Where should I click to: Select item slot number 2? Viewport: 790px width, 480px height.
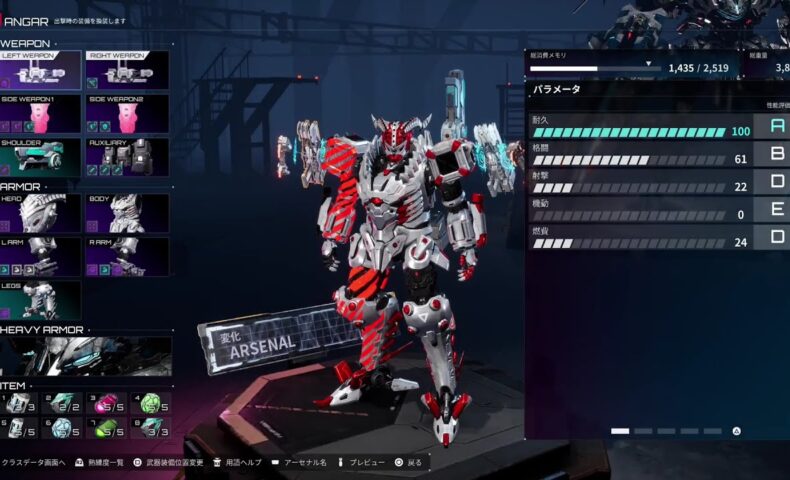[63, 403]
